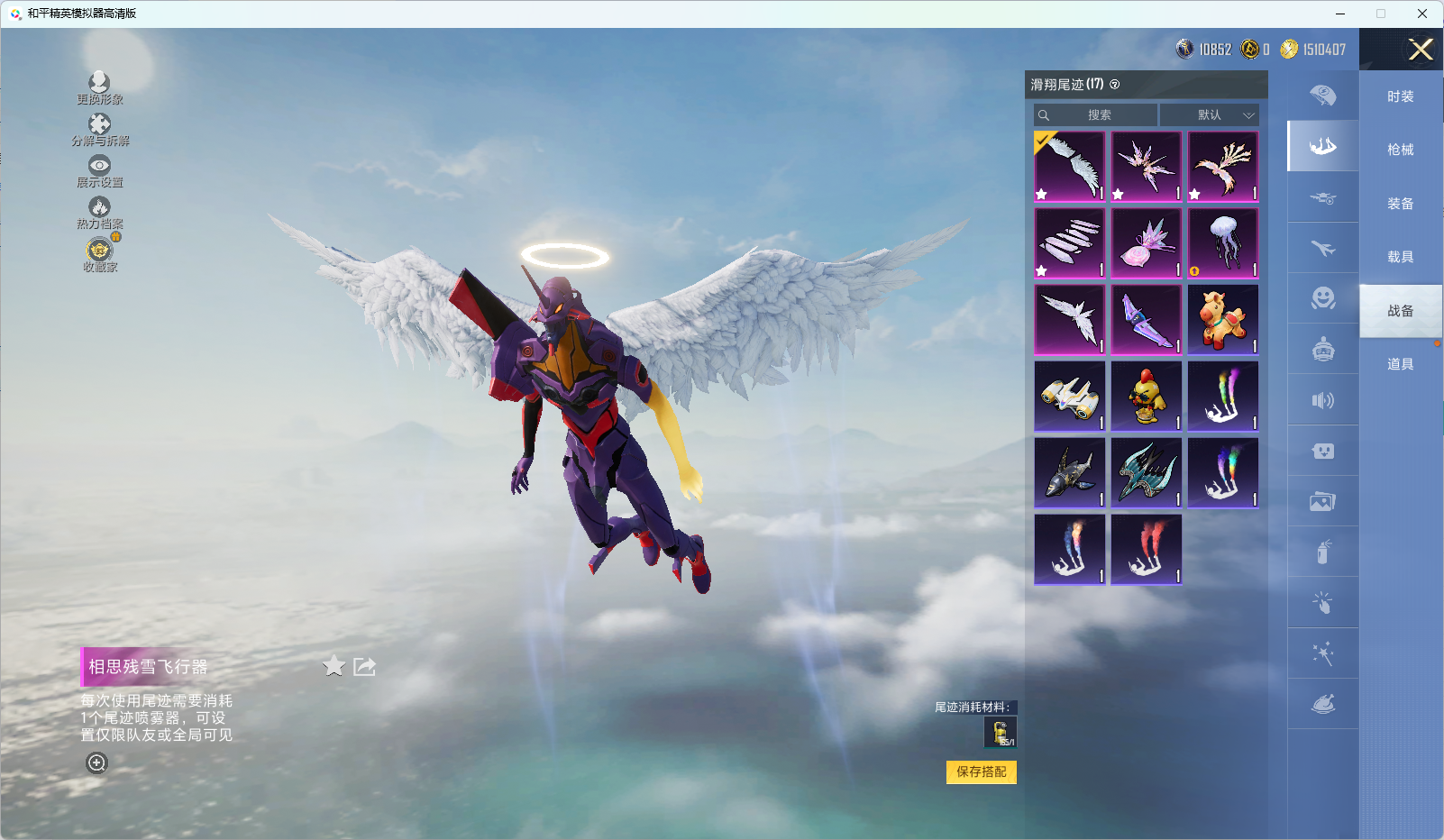The width and height of the screenshot is (1444, 840).
Task: Favorite the item with the star icon
Action: tap(334, 666)
